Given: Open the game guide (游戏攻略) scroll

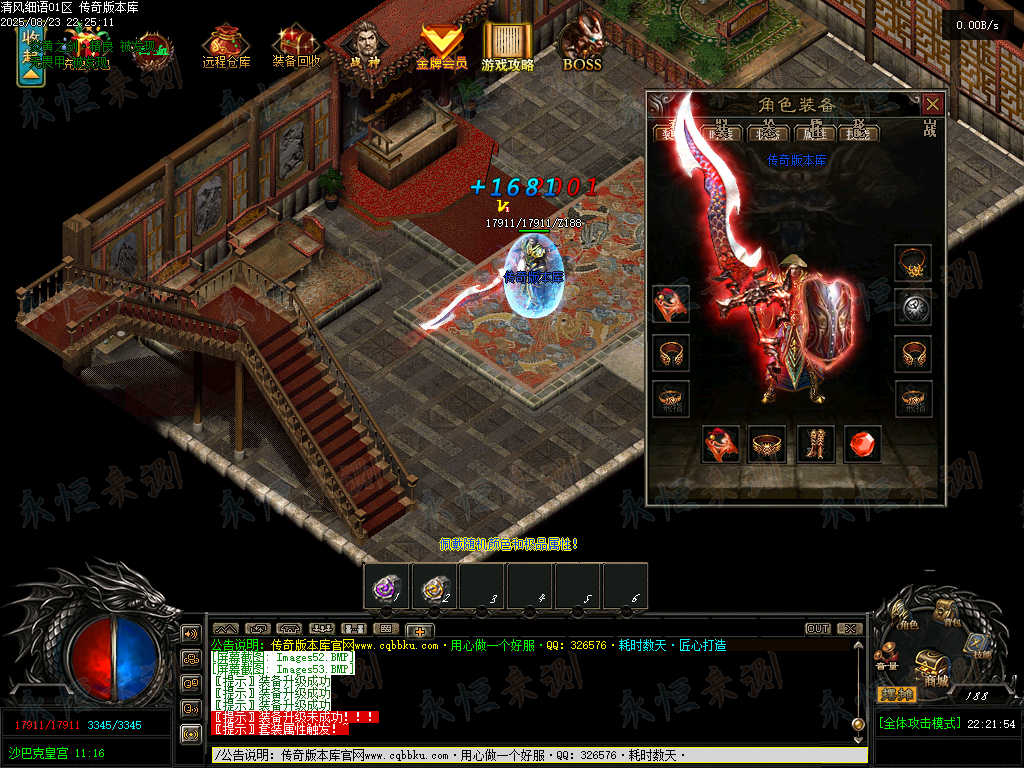Looking at the screenshot, I should 508,46.
